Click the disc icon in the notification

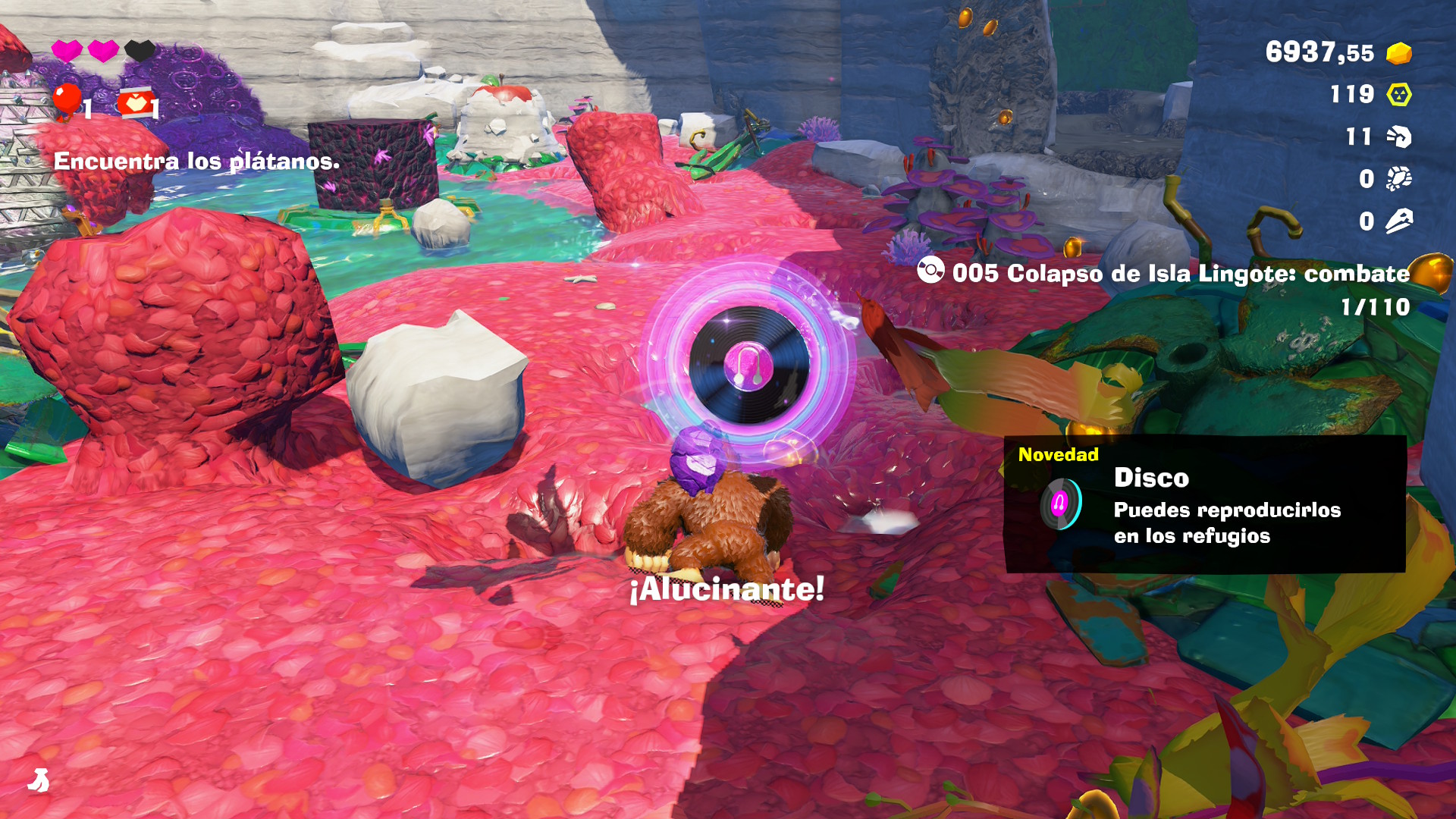pyautogui.click(x=1060, y=504)
